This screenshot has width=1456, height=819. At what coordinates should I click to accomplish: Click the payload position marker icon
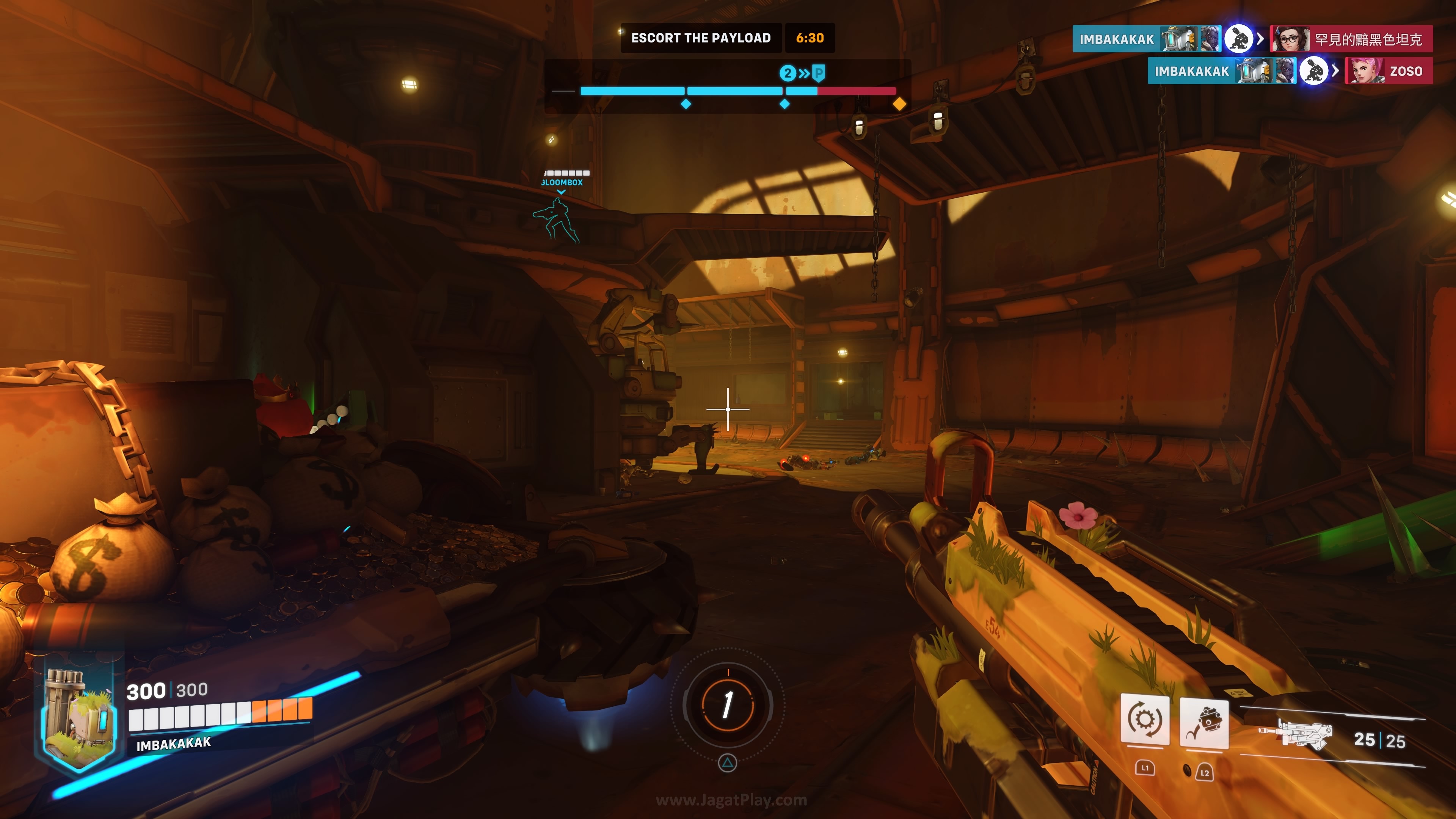pyautogui.click(x=818, y=73)
